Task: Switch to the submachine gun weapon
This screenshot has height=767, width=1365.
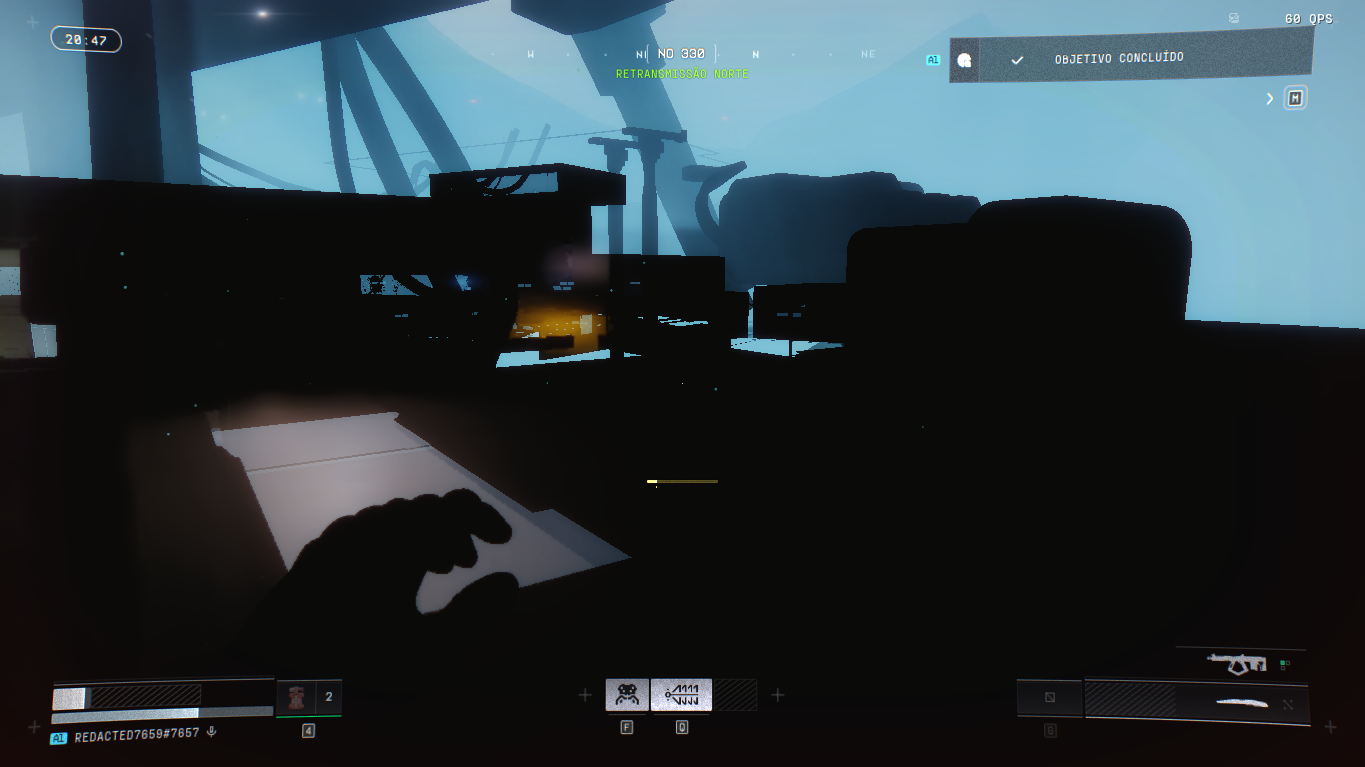Action: tap(1238, 662)
